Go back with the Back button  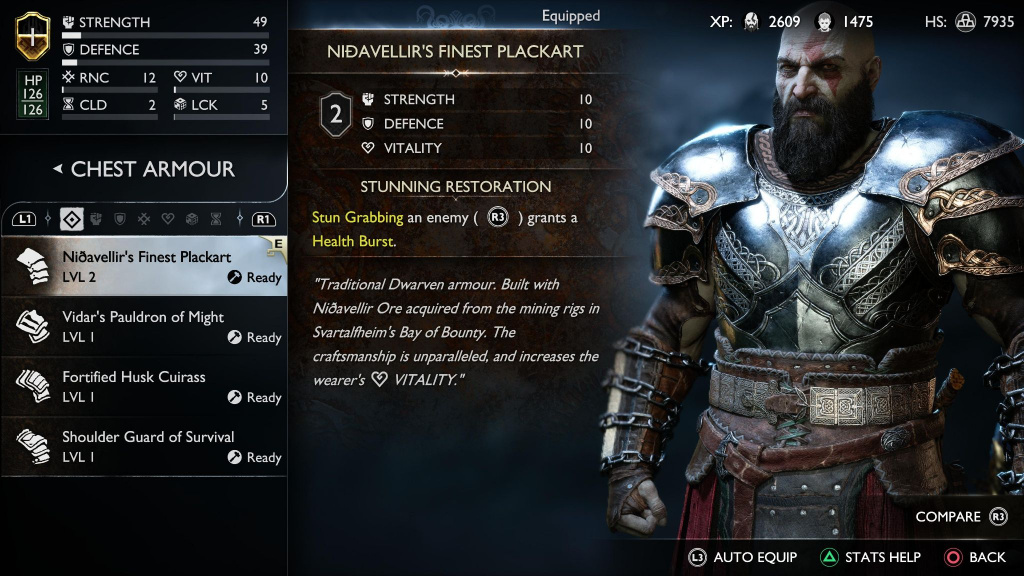pyautogui.click(x=975, y=557)
